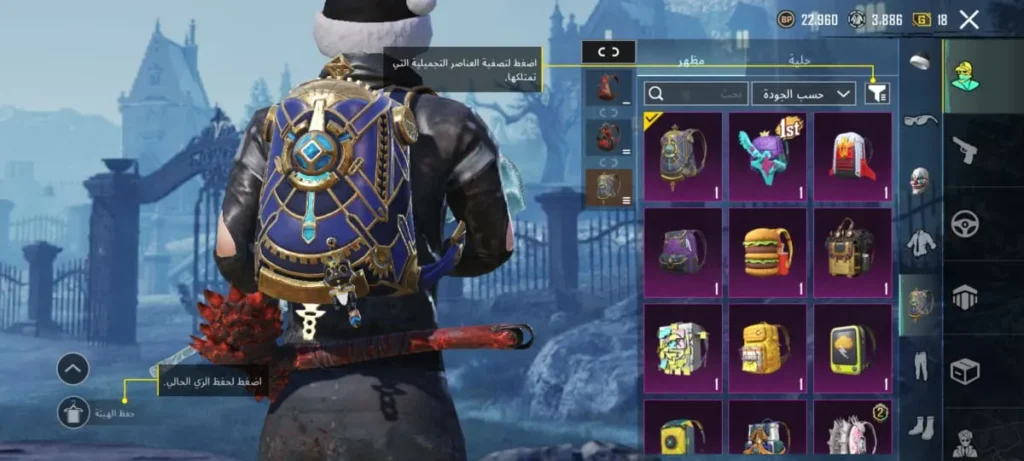Close the inventory screen with the X
The height and width of the screenshot is (461, 1024).
[968, 19]
